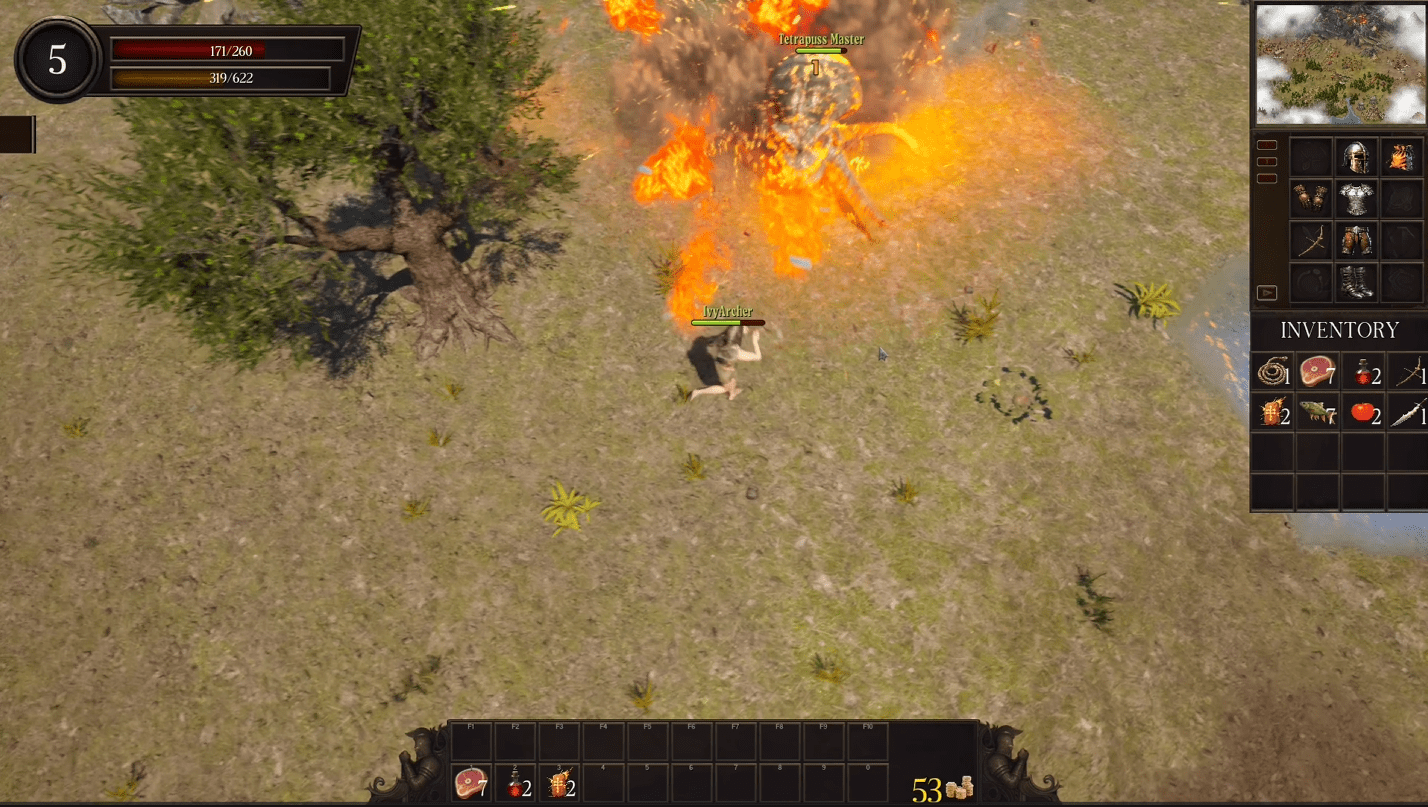1428x807 pixels.
Task: Use the fiery scroll hotbar slot
Action: tap(559, 783)
